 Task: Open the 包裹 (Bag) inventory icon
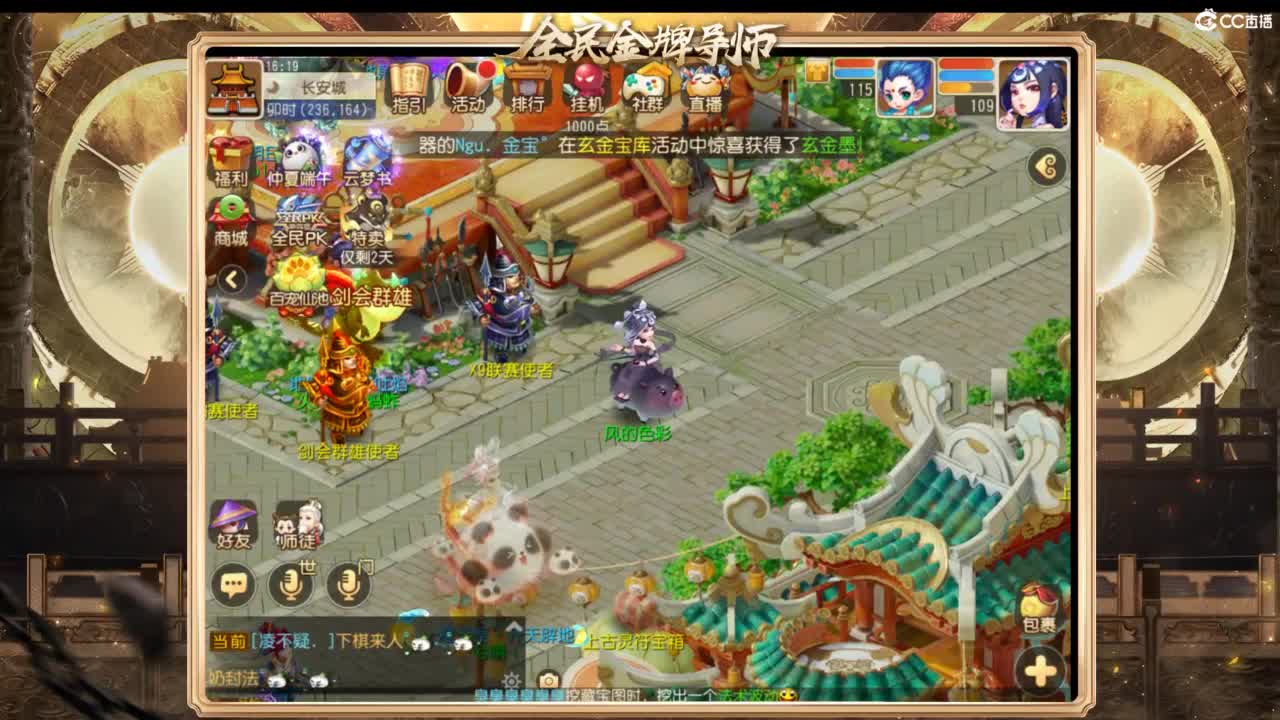1040,610
